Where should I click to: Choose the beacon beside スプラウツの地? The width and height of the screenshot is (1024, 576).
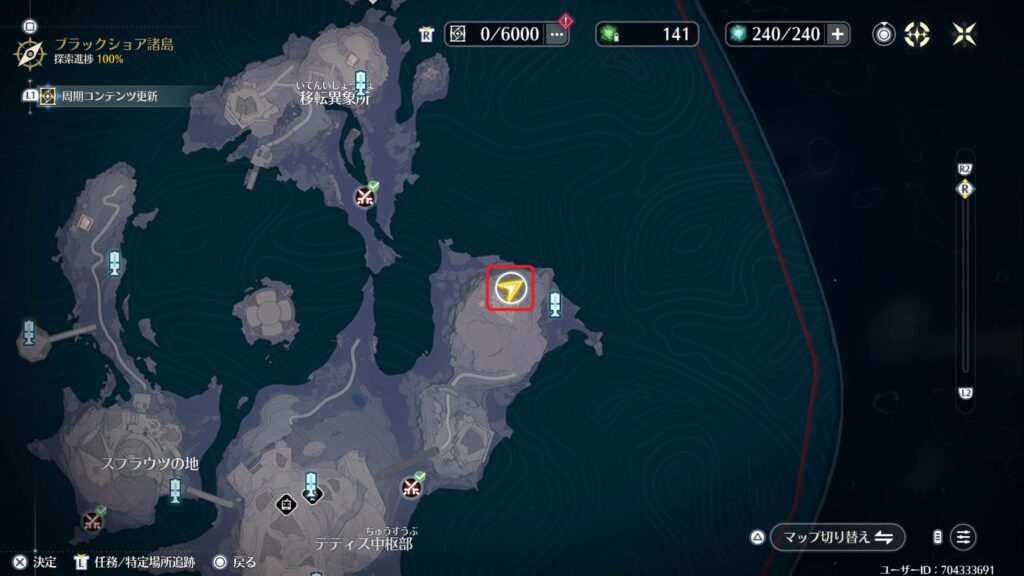176,490
